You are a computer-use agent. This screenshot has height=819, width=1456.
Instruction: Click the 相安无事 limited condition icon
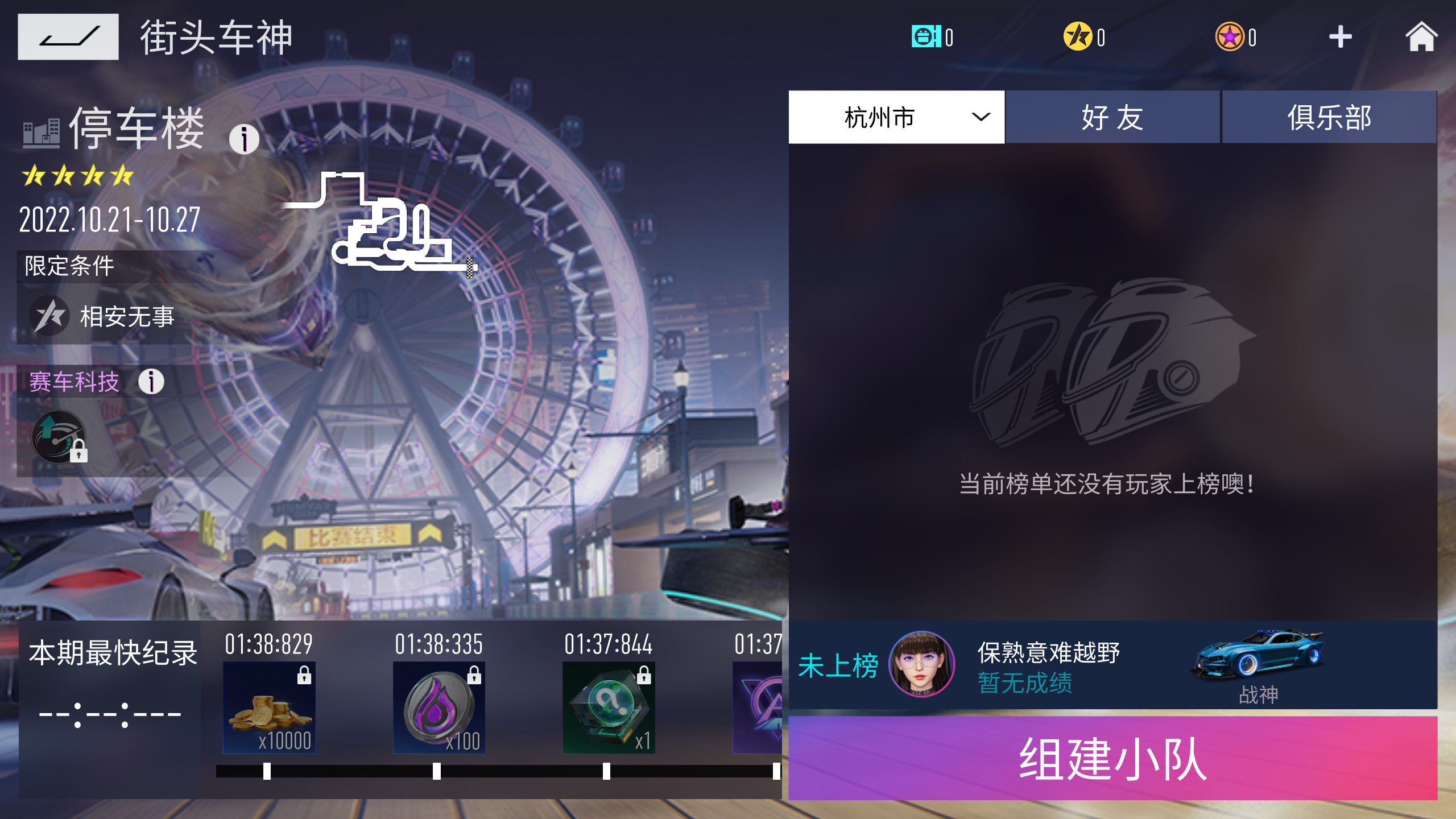click(50, 316)
